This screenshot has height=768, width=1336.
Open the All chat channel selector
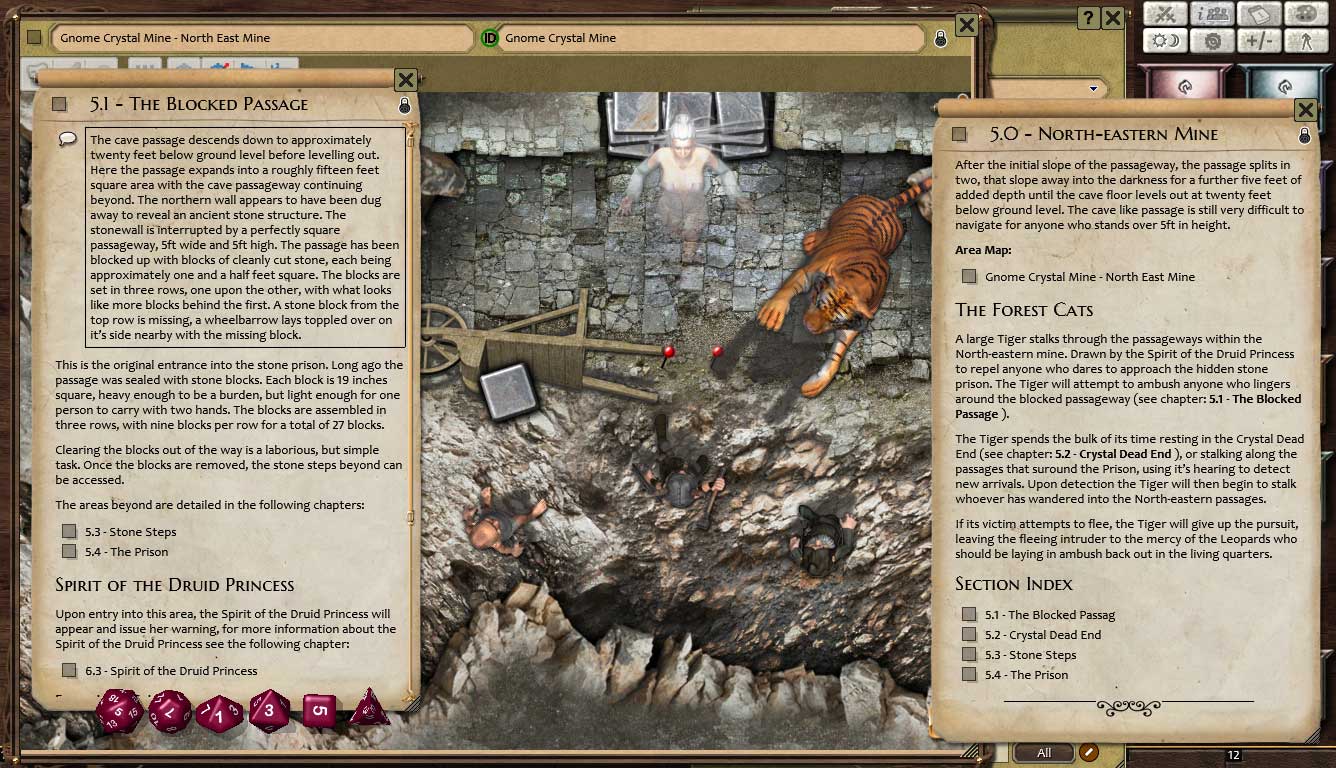click(1042, 751)
